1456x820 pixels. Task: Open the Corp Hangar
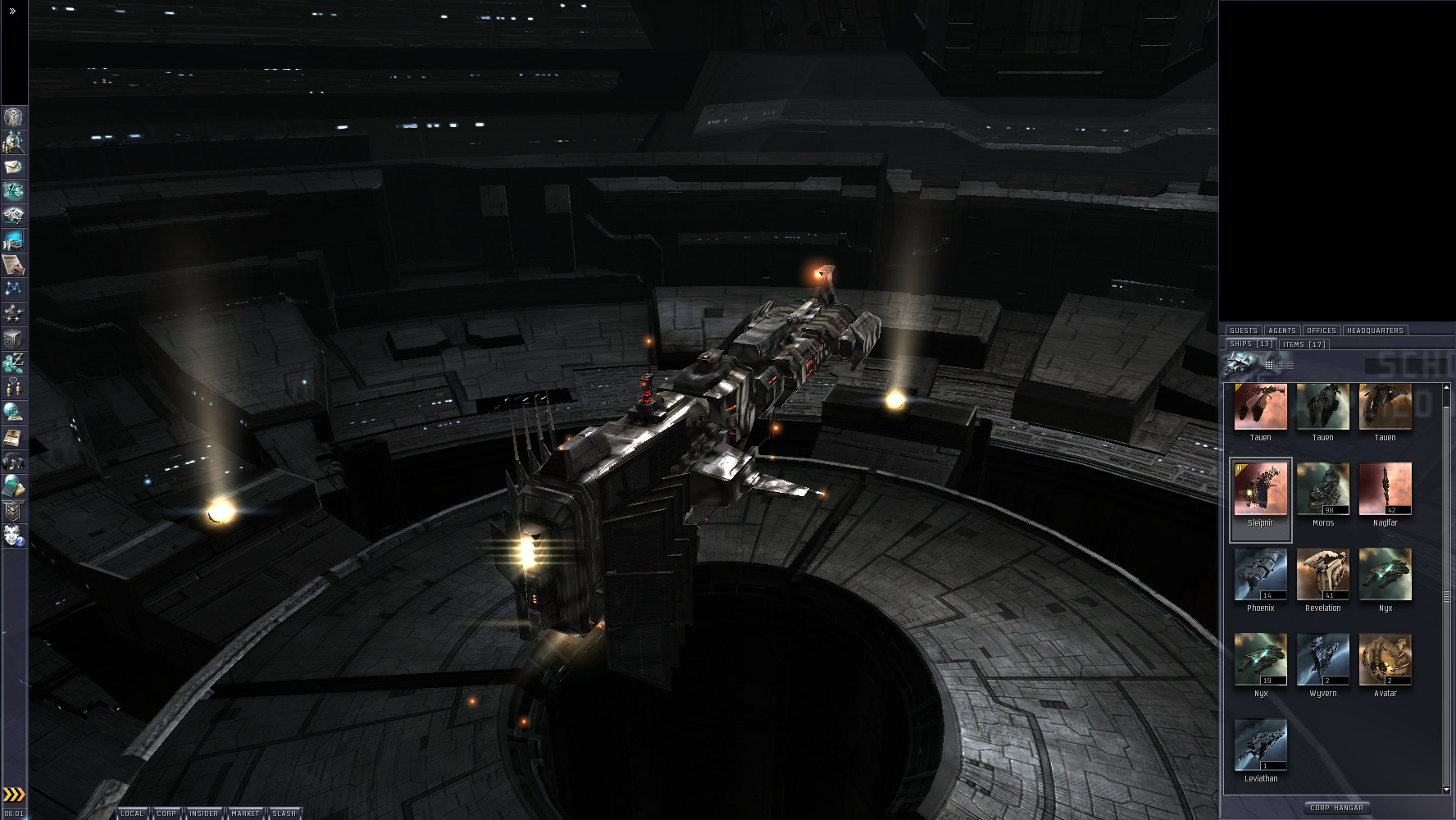tap(1336, 808)
